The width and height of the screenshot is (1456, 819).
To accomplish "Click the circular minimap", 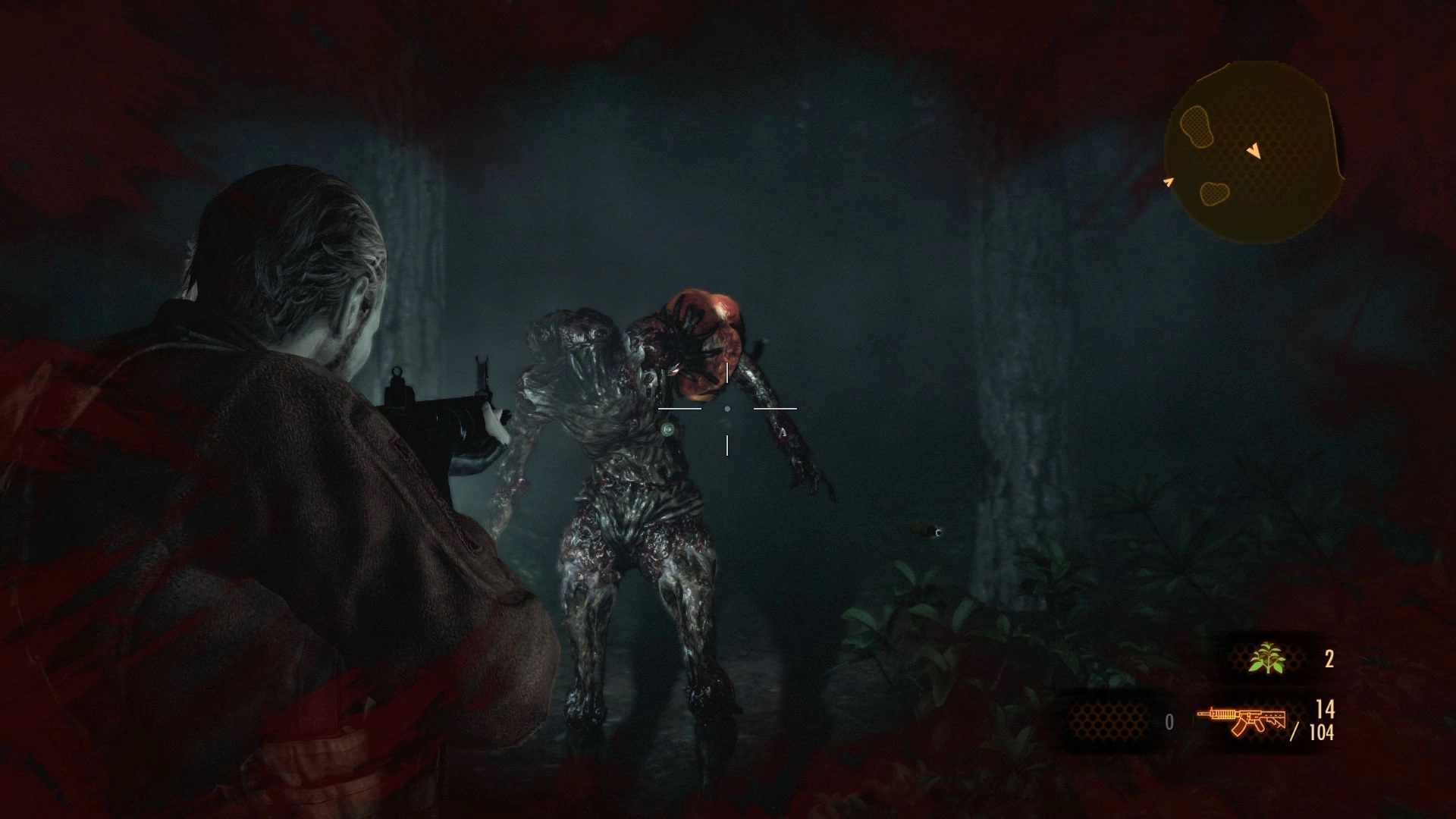I will click(x=1253, y=154).
